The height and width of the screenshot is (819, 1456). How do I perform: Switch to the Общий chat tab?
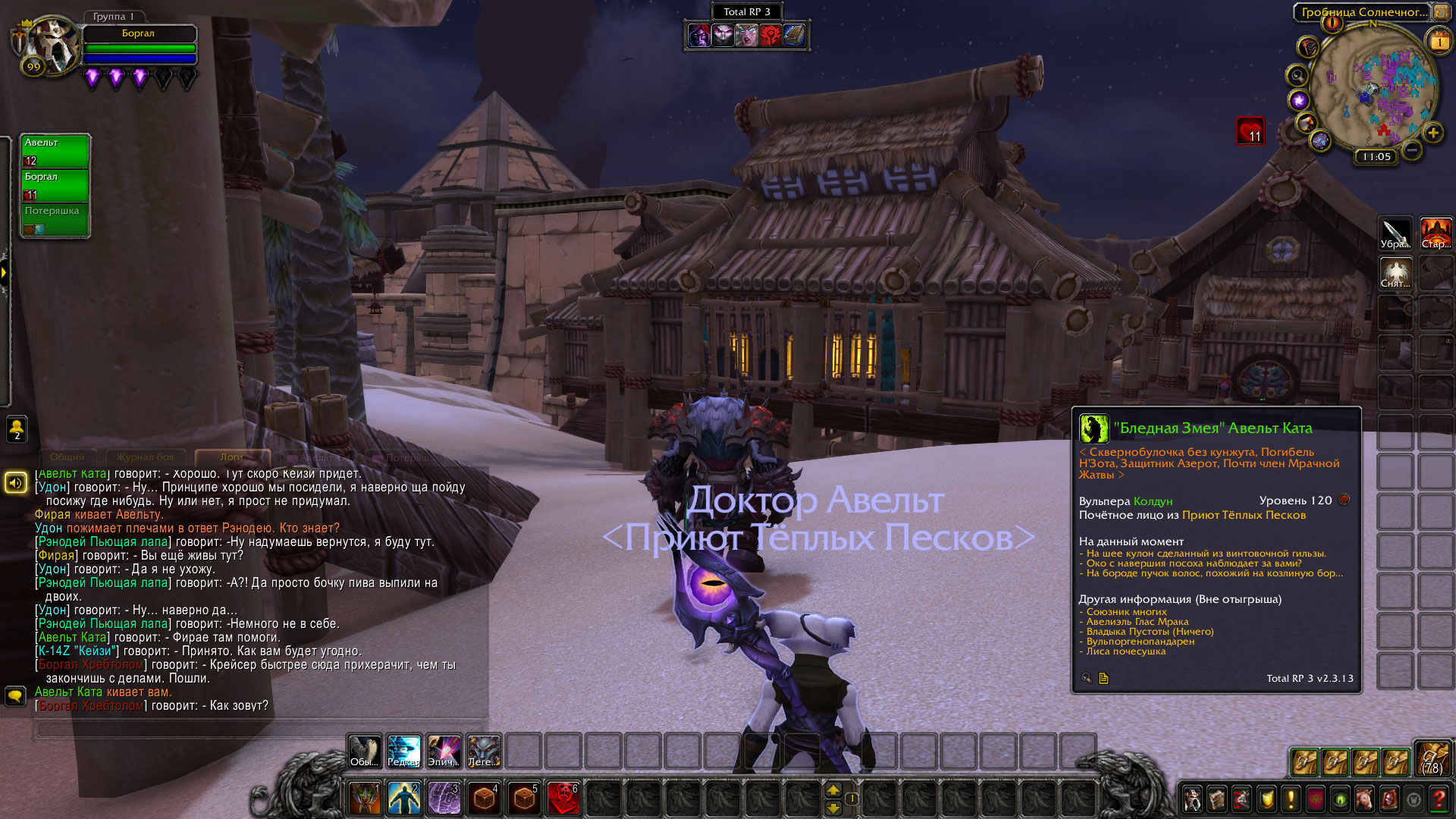coord(67,457)
